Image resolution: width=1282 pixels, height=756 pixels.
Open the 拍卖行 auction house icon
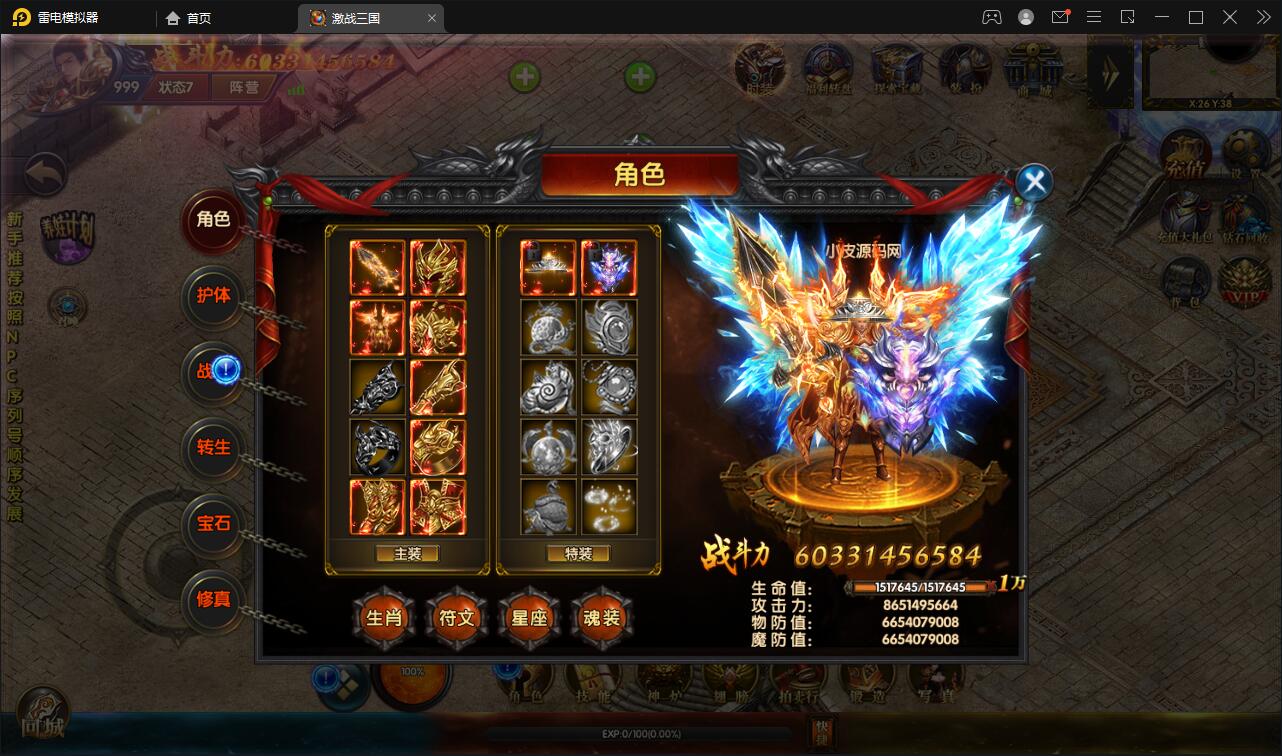pyautogui.click(x=800, y=678)
